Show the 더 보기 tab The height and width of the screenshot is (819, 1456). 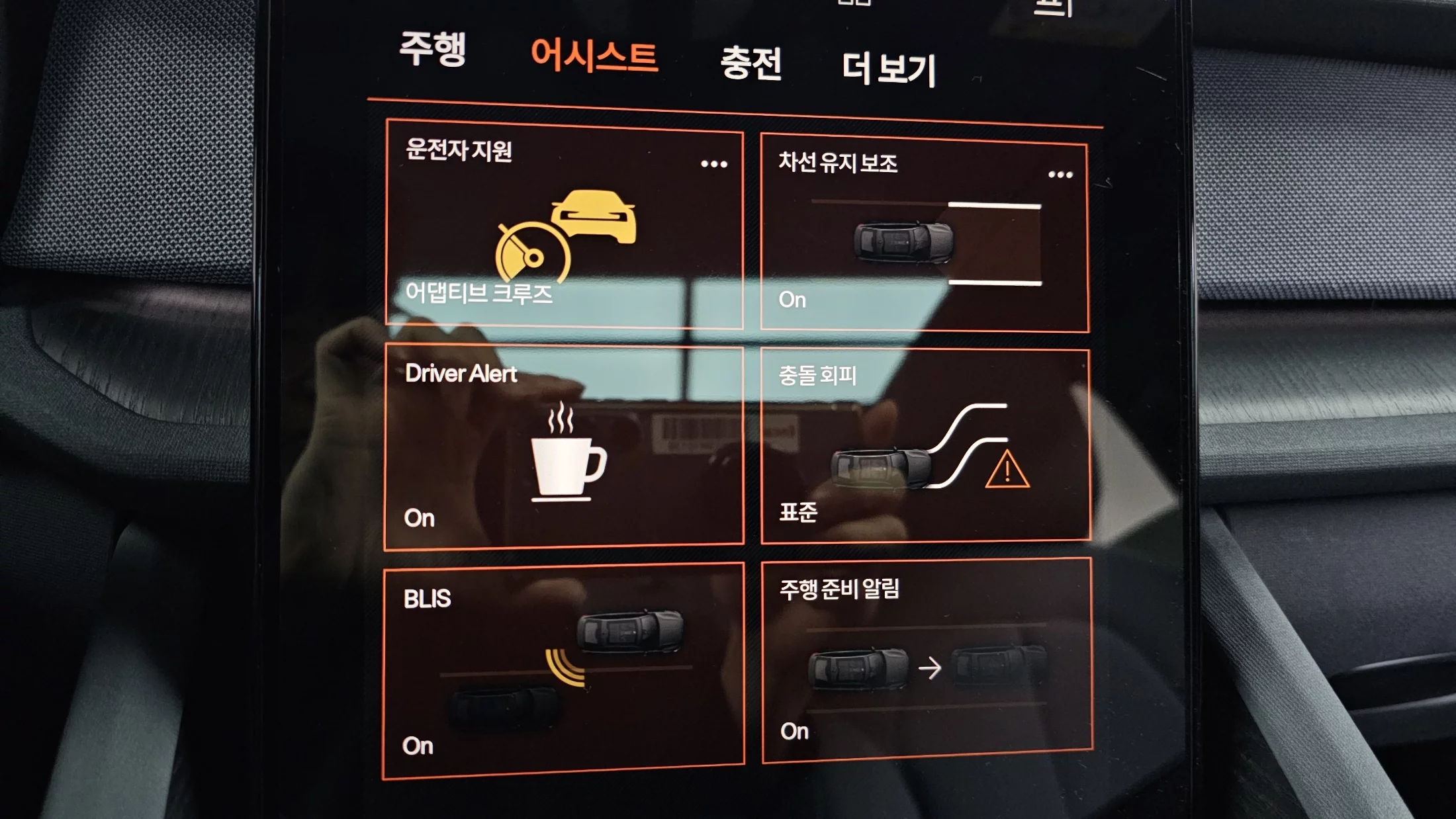889,69
